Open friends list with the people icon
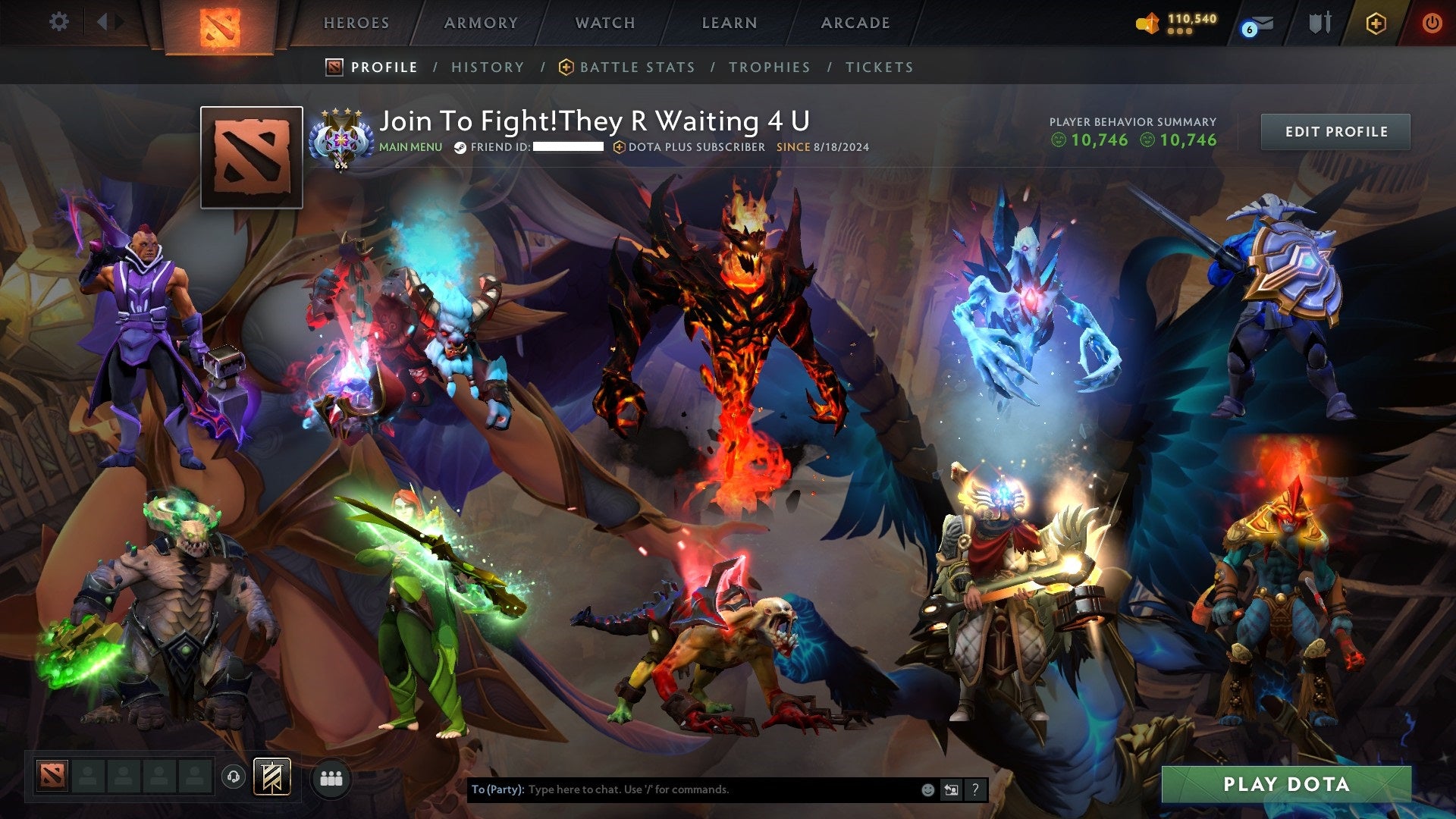 [x=331, y=777]
